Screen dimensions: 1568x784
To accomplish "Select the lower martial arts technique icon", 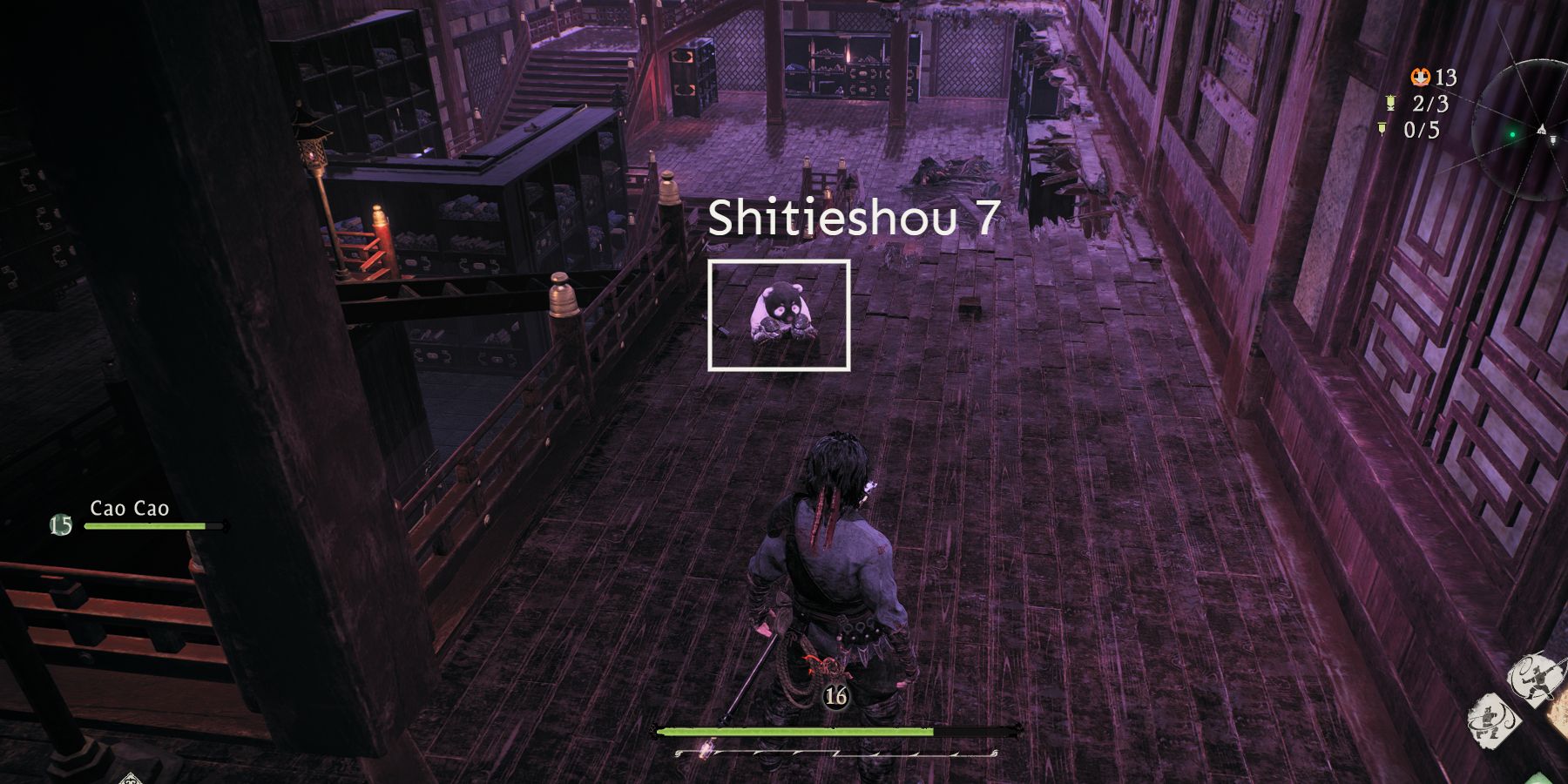I will point(1490,722).
